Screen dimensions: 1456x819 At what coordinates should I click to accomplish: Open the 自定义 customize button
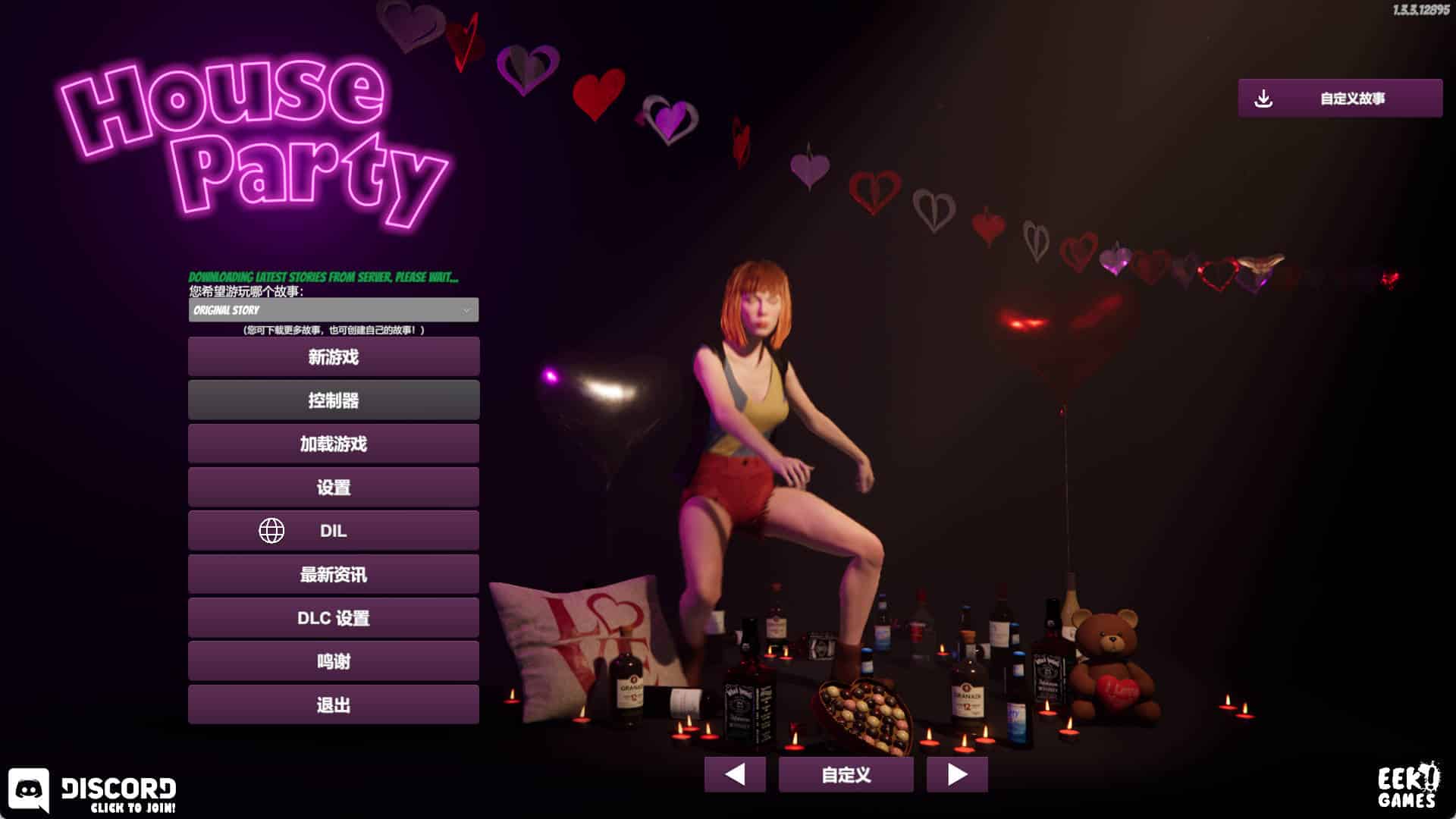(x=846, y=774)
